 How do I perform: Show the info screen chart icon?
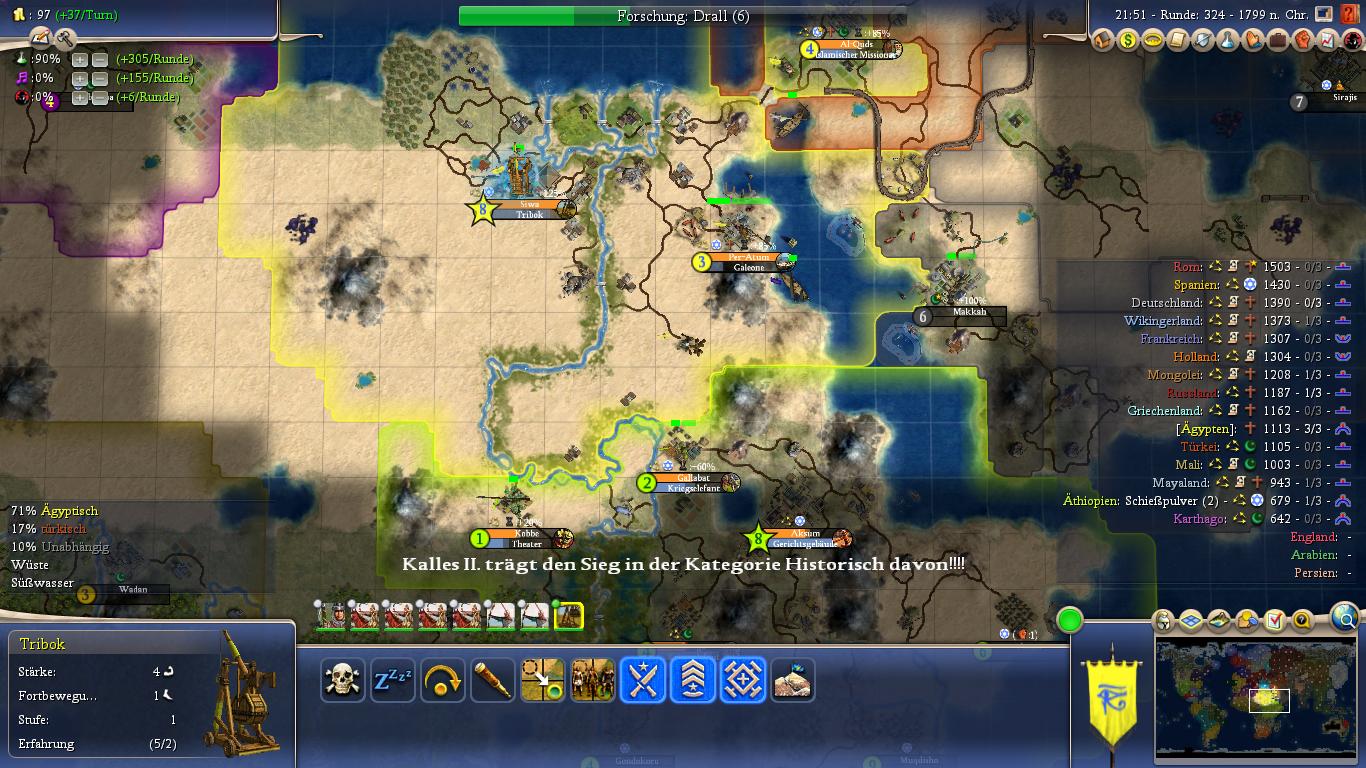[x=1328, y=41]
